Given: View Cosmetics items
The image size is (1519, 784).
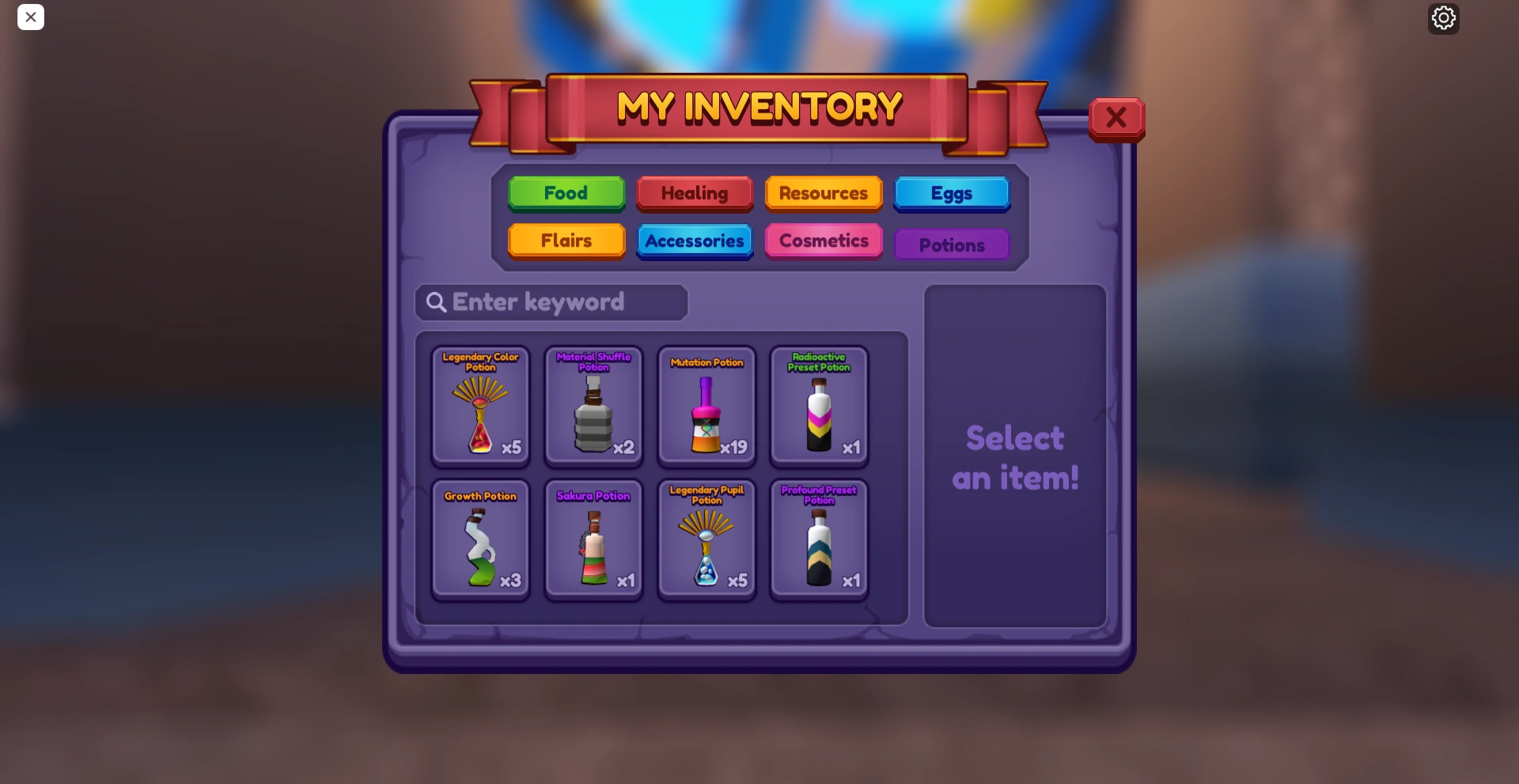Looking at the screenshot, I should [x=823, y=241].
